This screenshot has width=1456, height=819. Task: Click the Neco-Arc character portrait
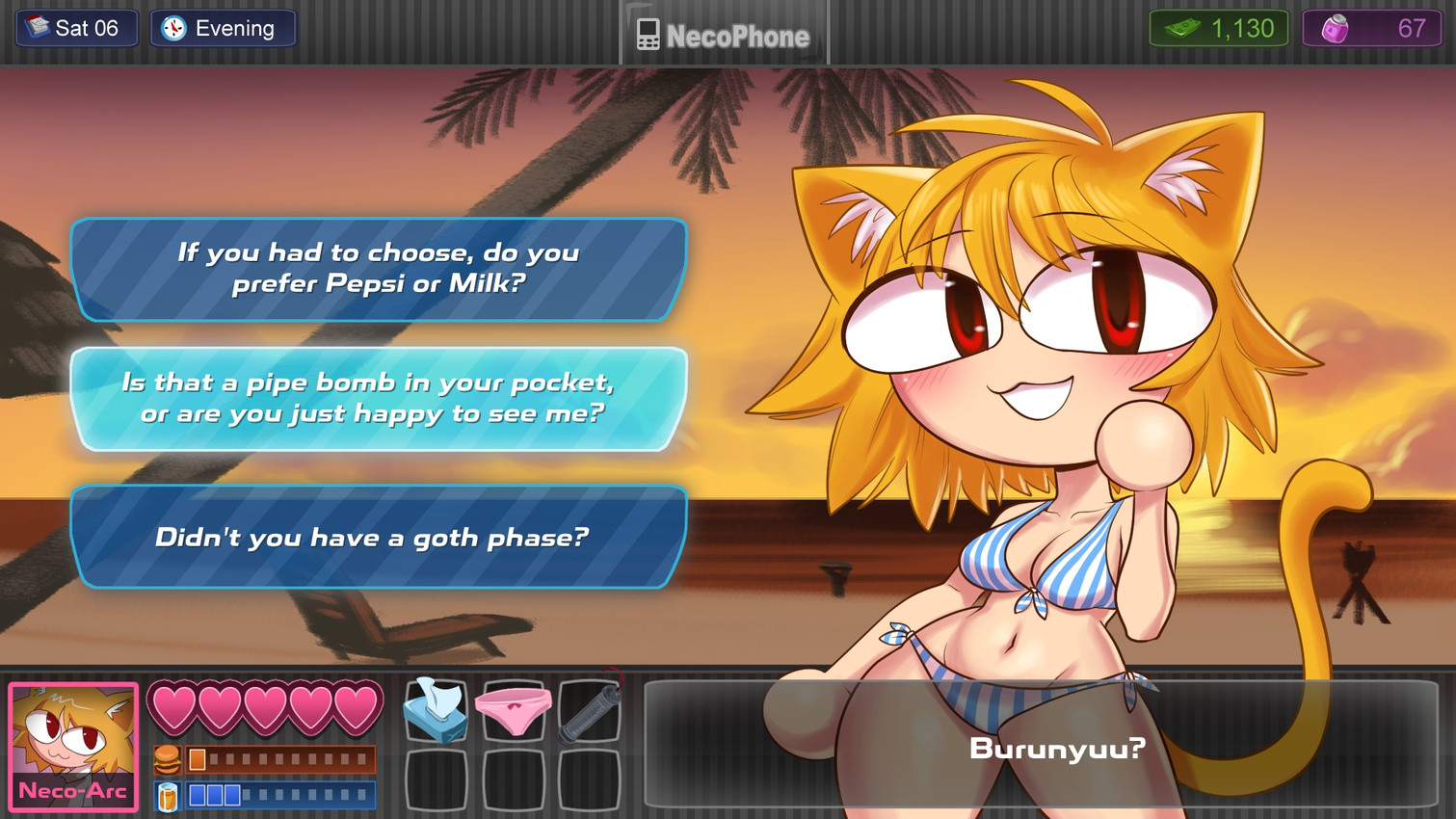pyautogui.click(x=73, y=747)
